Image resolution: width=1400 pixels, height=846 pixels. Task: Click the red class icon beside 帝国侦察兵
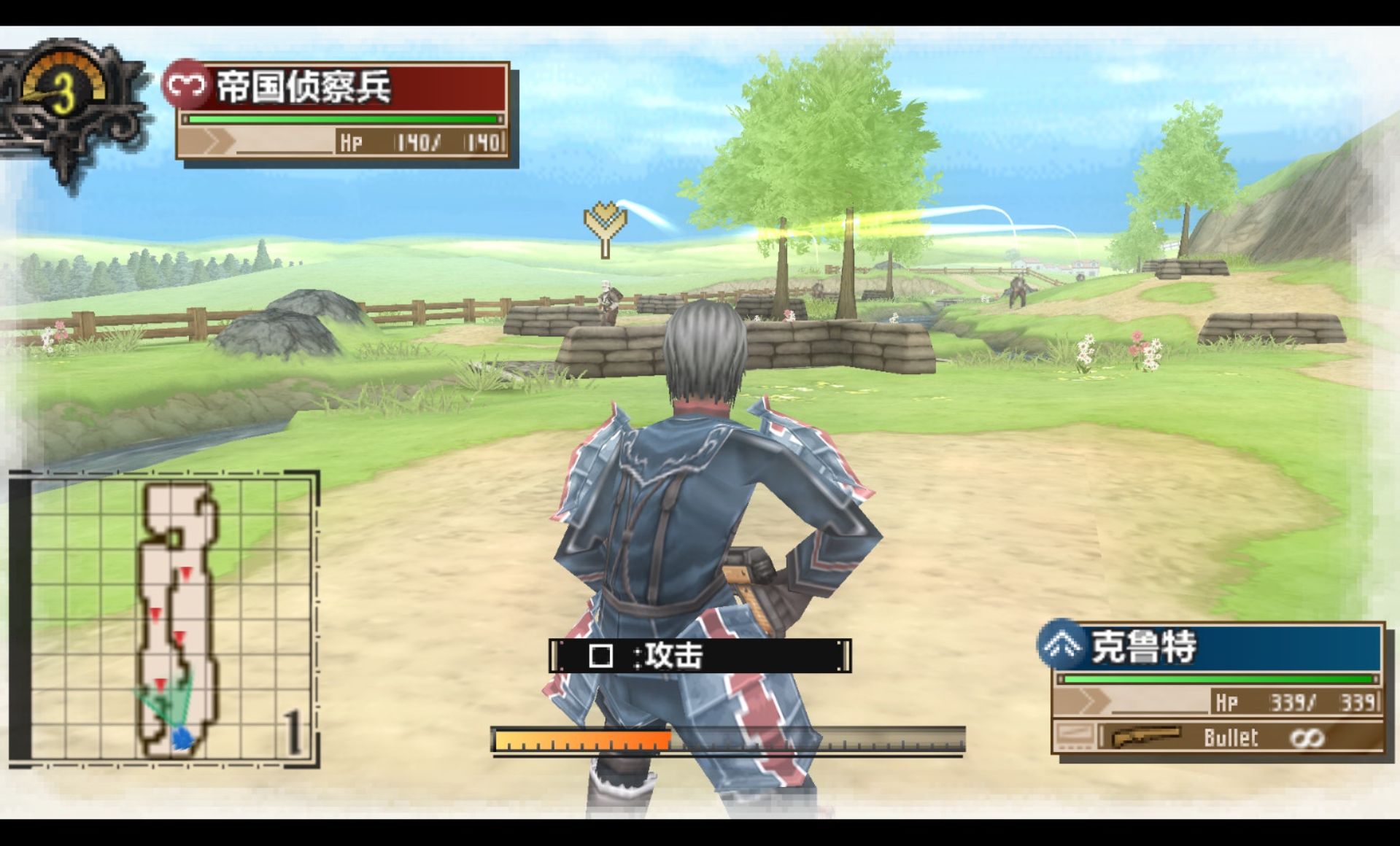pos(185,86)
